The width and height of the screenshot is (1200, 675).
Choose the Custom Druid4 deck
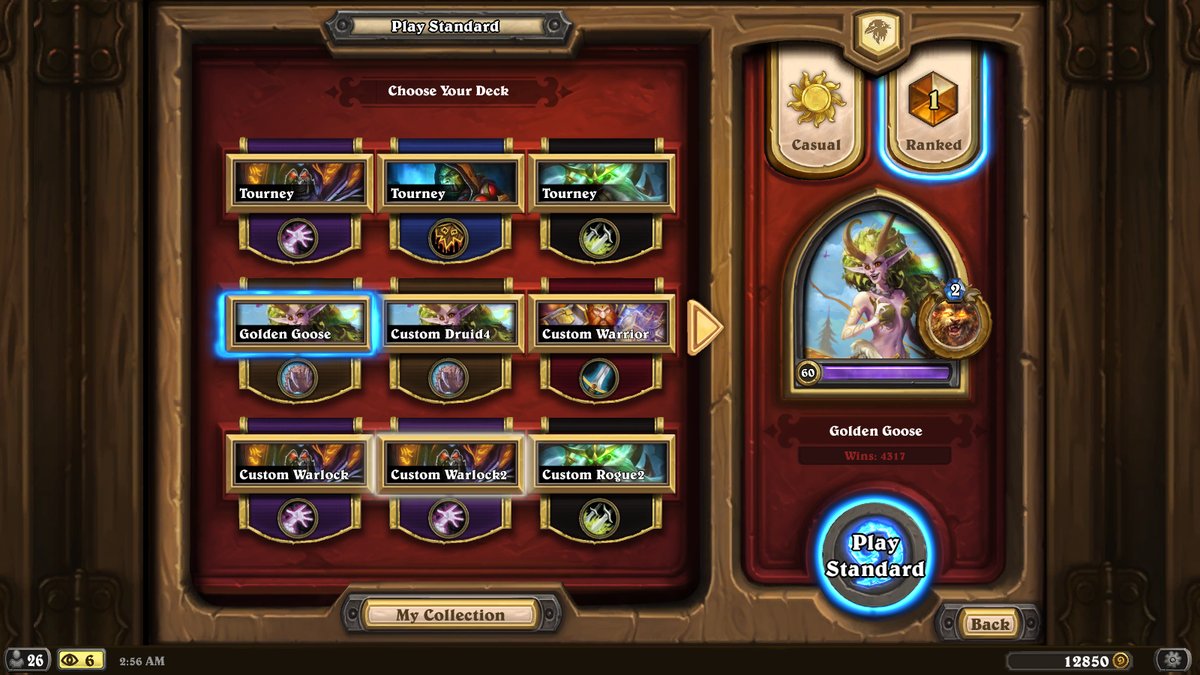pyautogui.click(x=451, y=323)
